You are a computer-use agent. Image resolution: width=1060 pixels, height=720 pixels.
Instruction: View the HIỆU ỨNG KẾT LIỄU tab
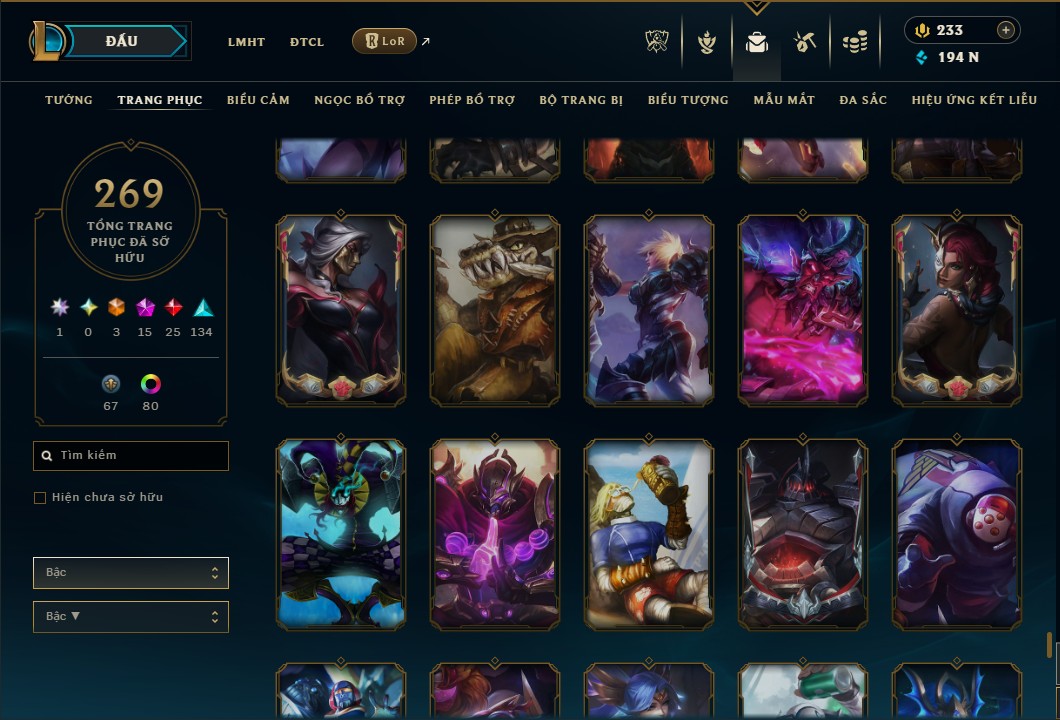tap(974, 100)
